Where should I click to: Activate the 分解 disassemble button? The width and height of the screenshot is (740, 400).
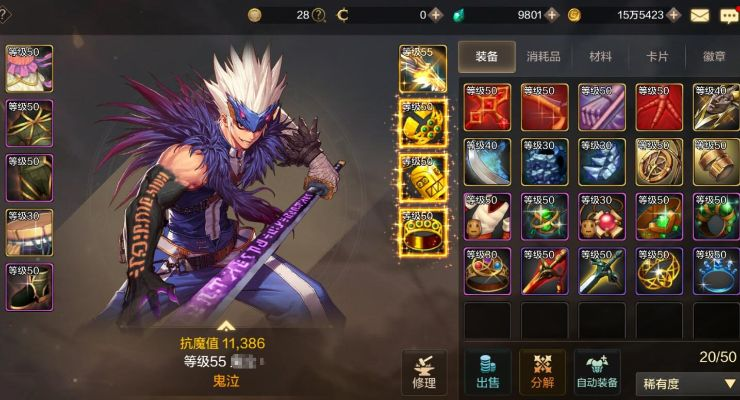point(542,373)
